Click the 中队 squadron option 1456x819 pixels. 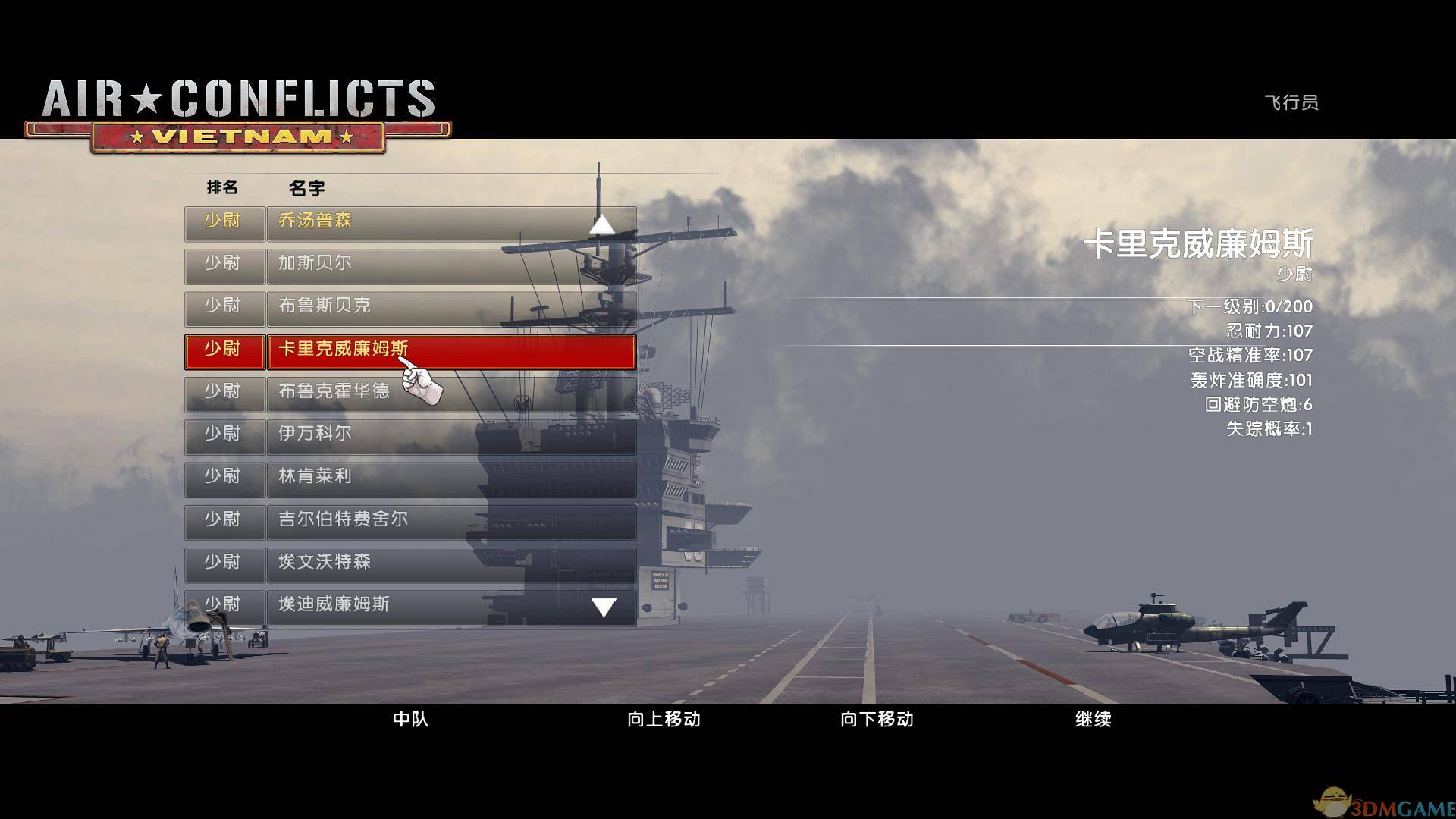(x=409, y=720)
